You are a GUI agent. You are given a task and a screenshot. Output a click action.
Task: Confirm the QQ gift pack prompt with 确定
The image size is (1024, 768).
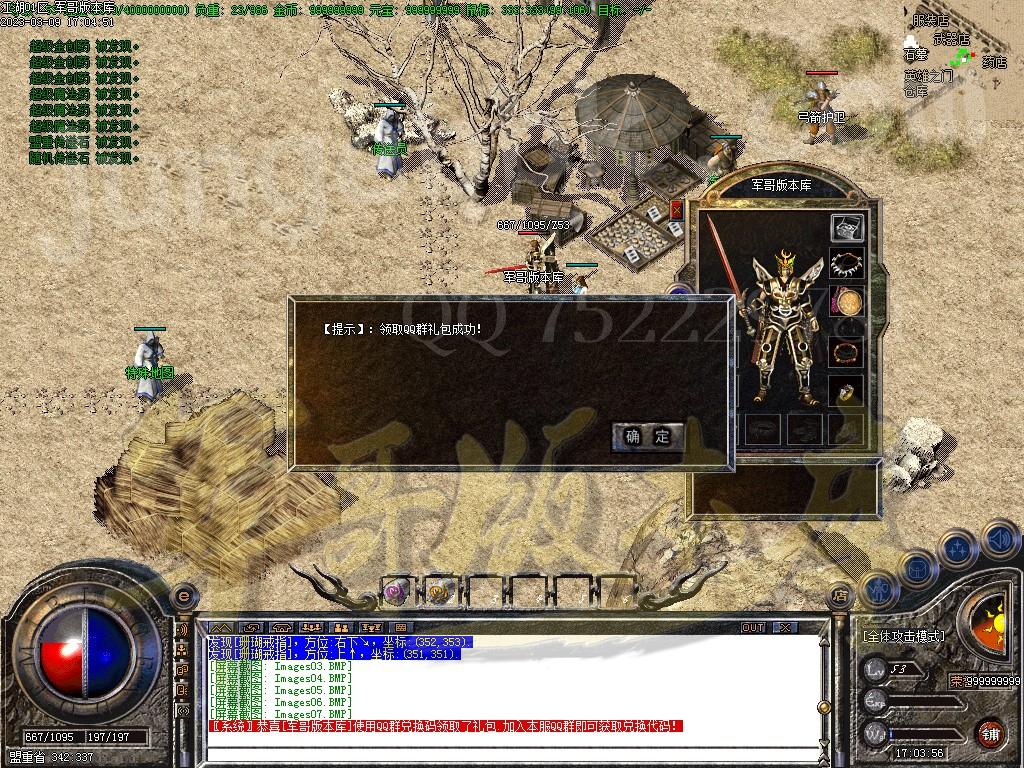pos(647,436)
